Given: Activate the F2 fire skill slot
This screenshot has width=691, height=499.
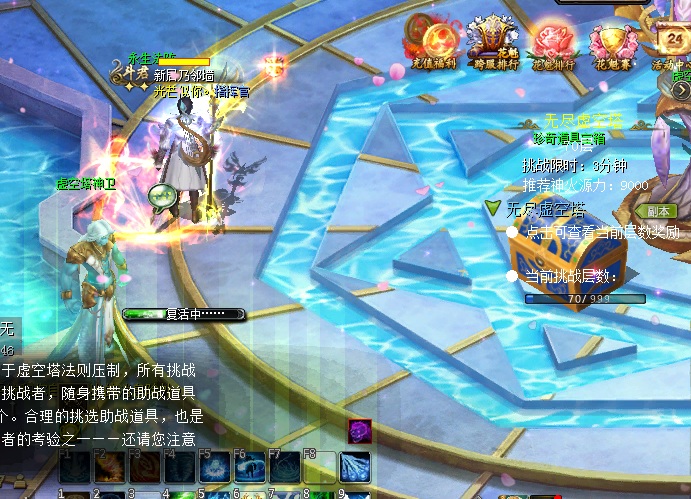Looking at the screenshot, I should point(110,468).
